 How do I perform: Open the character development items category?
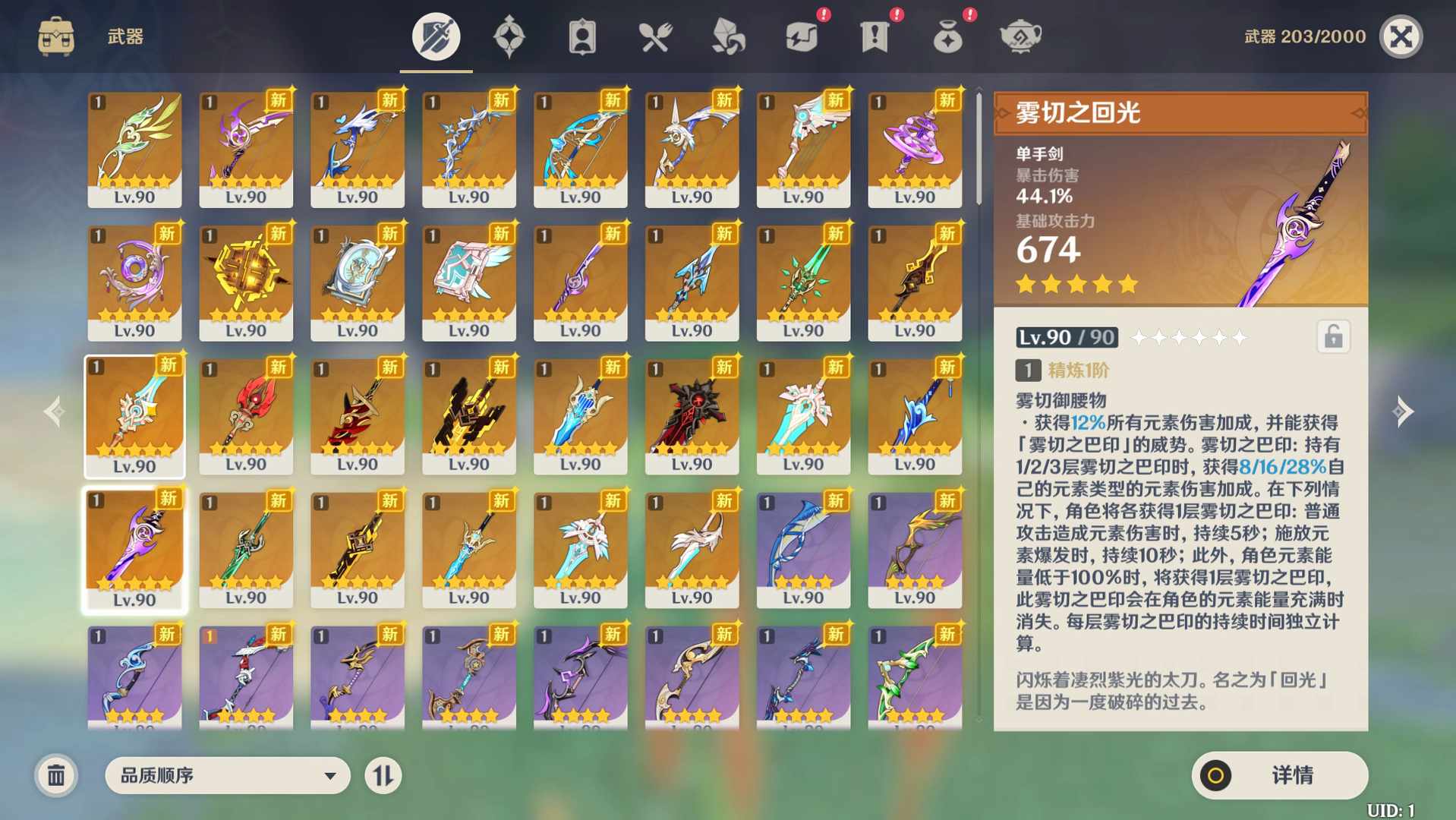[581, 36]
